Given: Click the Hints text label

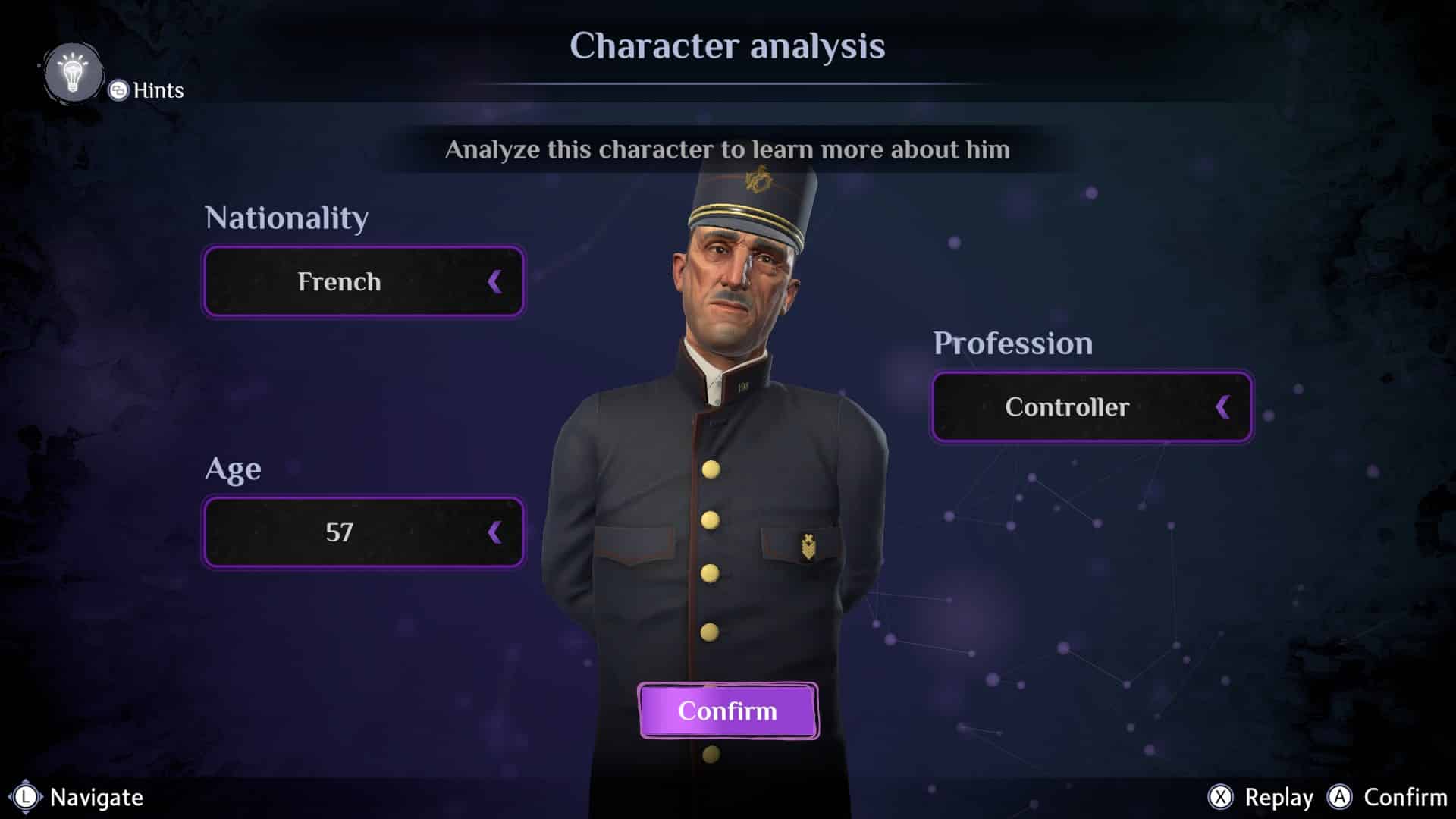Looking at the screenshot, I should 157,91.
